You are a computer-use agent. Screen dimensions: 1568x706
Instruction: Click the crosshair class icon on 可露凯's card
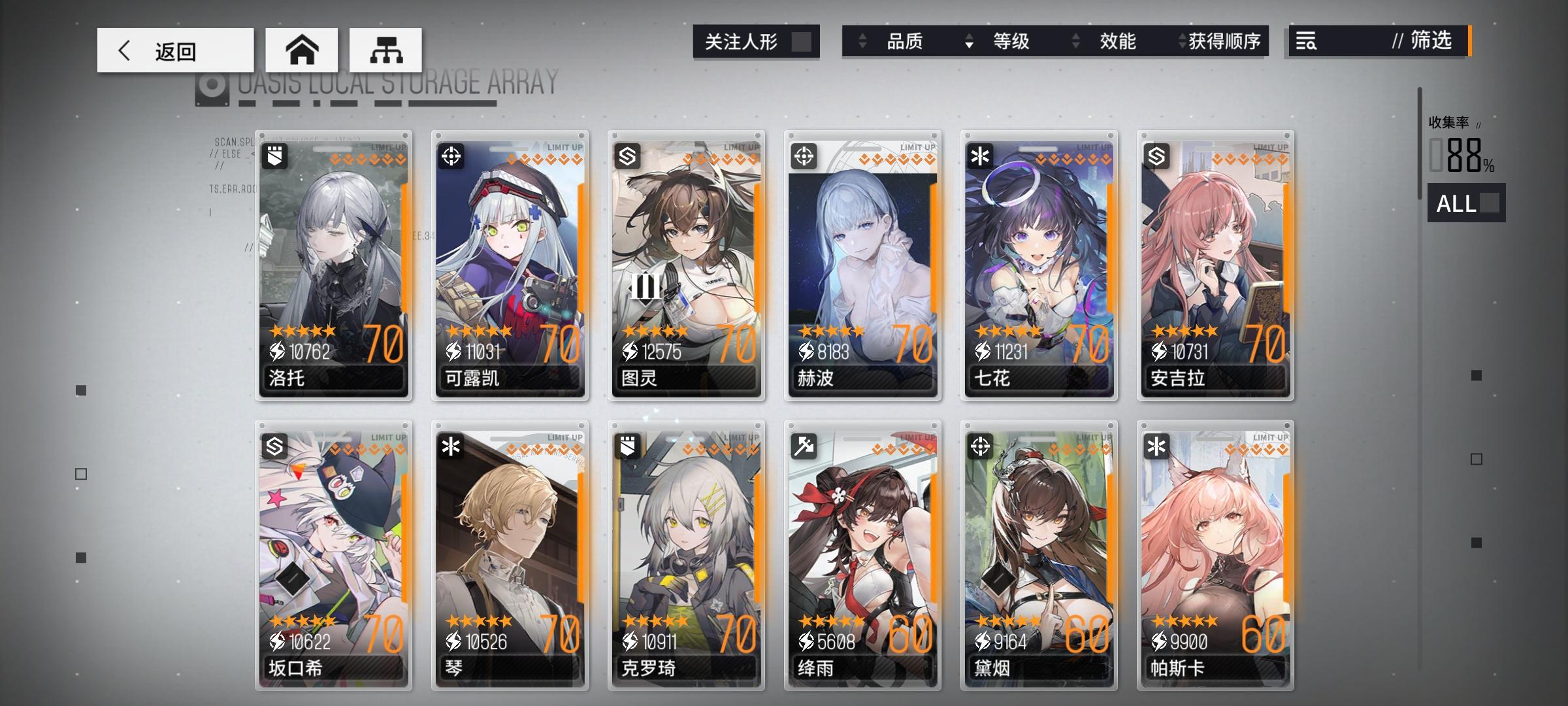(x=451, y=157)
